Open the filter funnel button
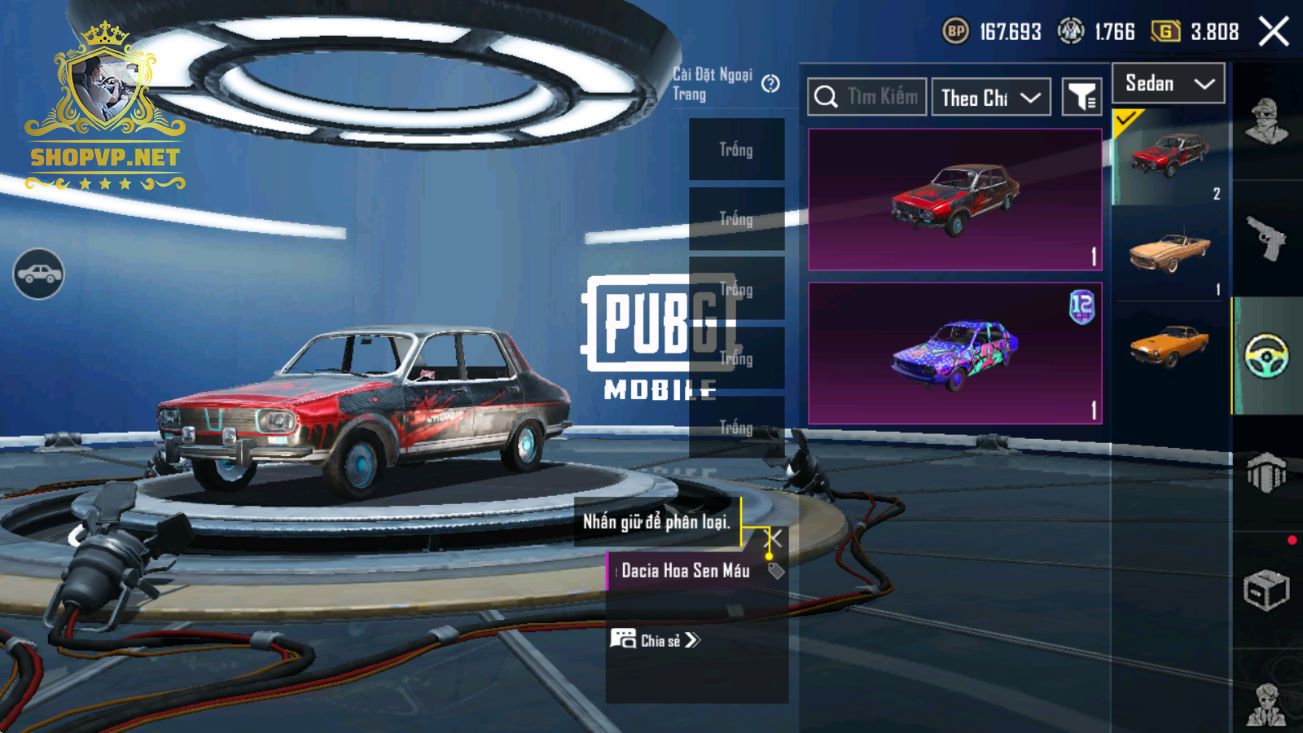The width and height of the screenshot is (1303, 733). point(1081,97)
